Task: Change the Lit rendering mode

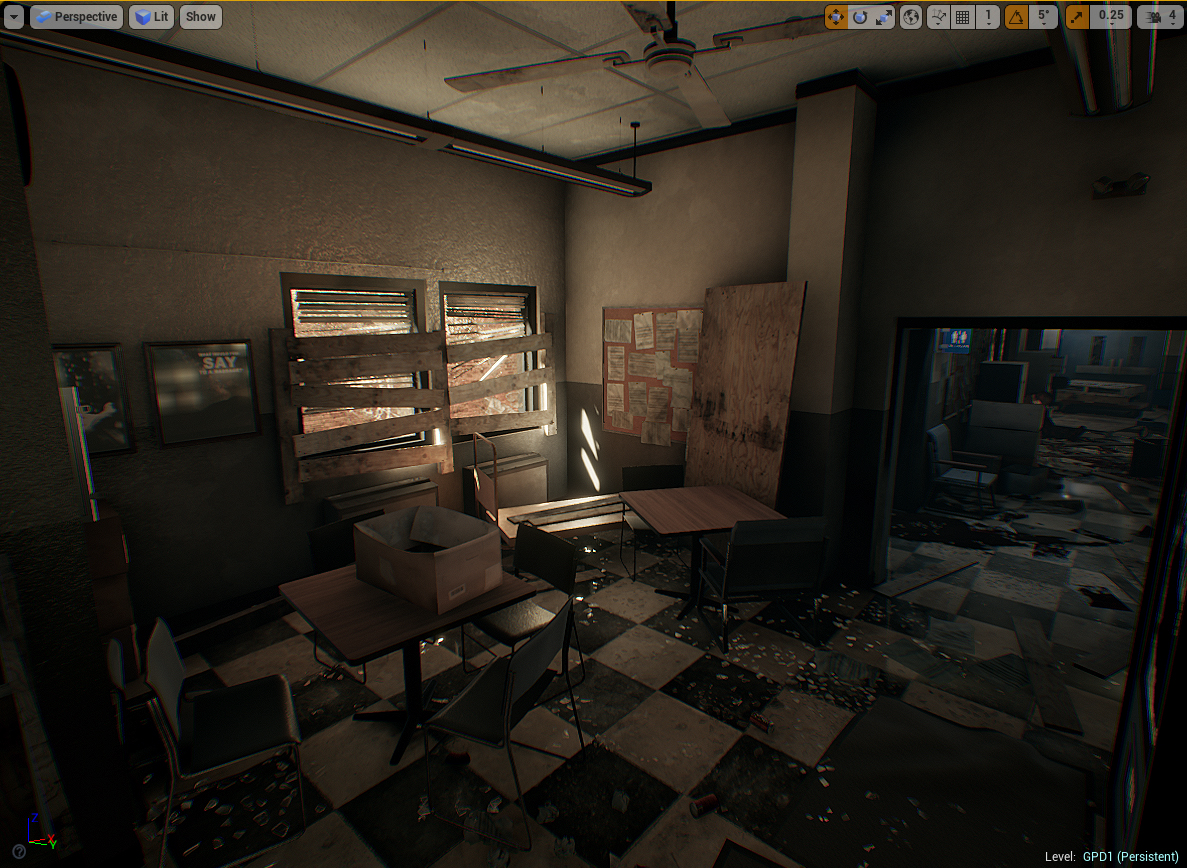Action: [x=151, y=17]
